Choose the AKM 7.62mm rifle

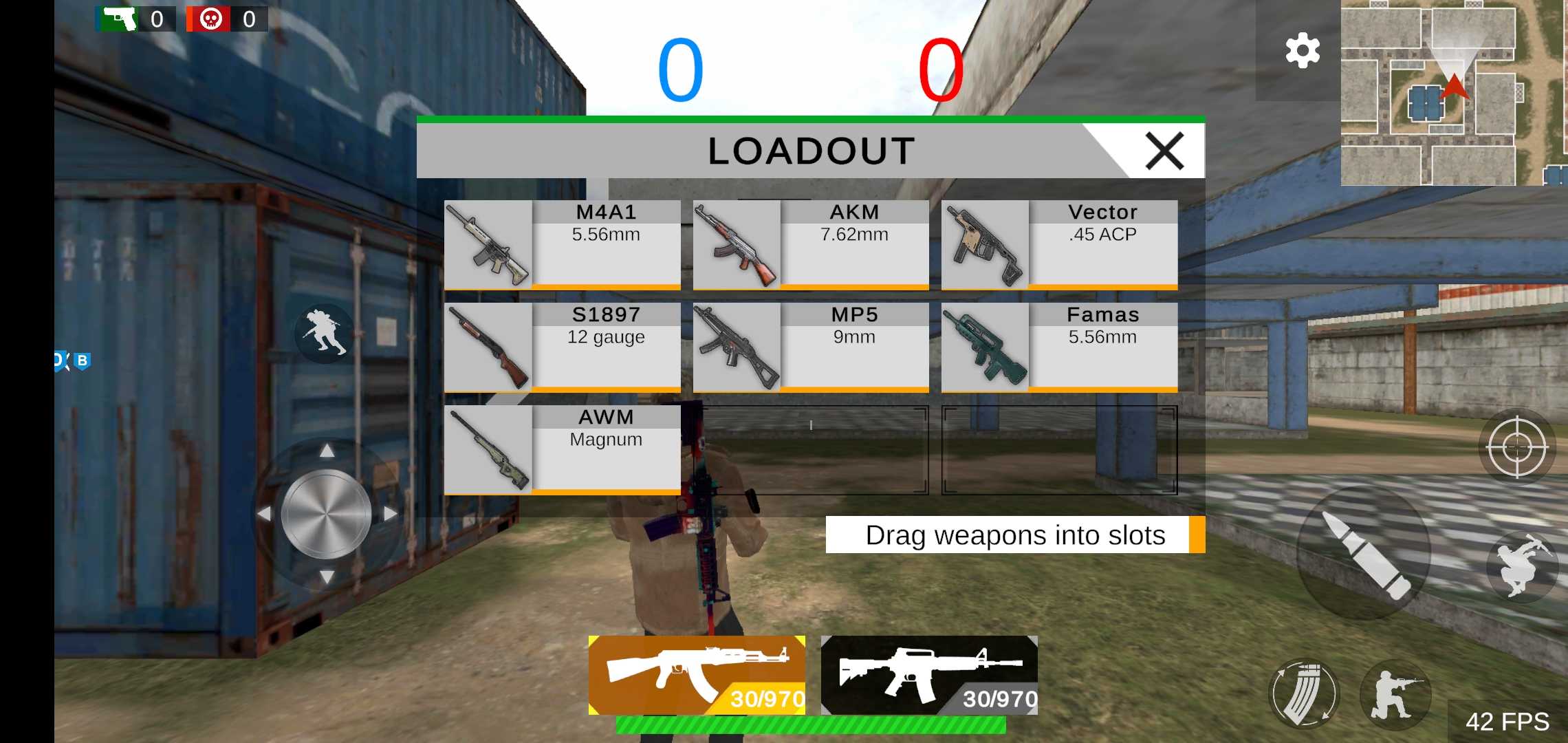point(810,244)
